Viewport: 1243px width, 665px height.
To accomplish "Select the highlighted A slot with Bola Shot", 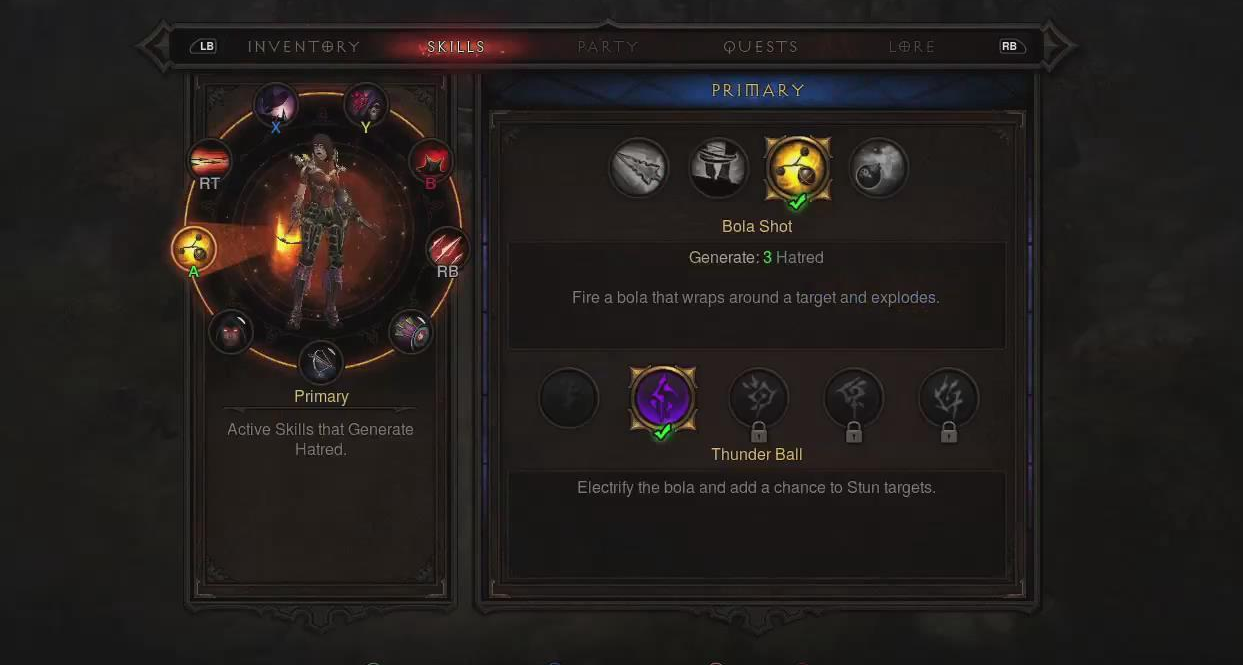I will pos(193,249).
